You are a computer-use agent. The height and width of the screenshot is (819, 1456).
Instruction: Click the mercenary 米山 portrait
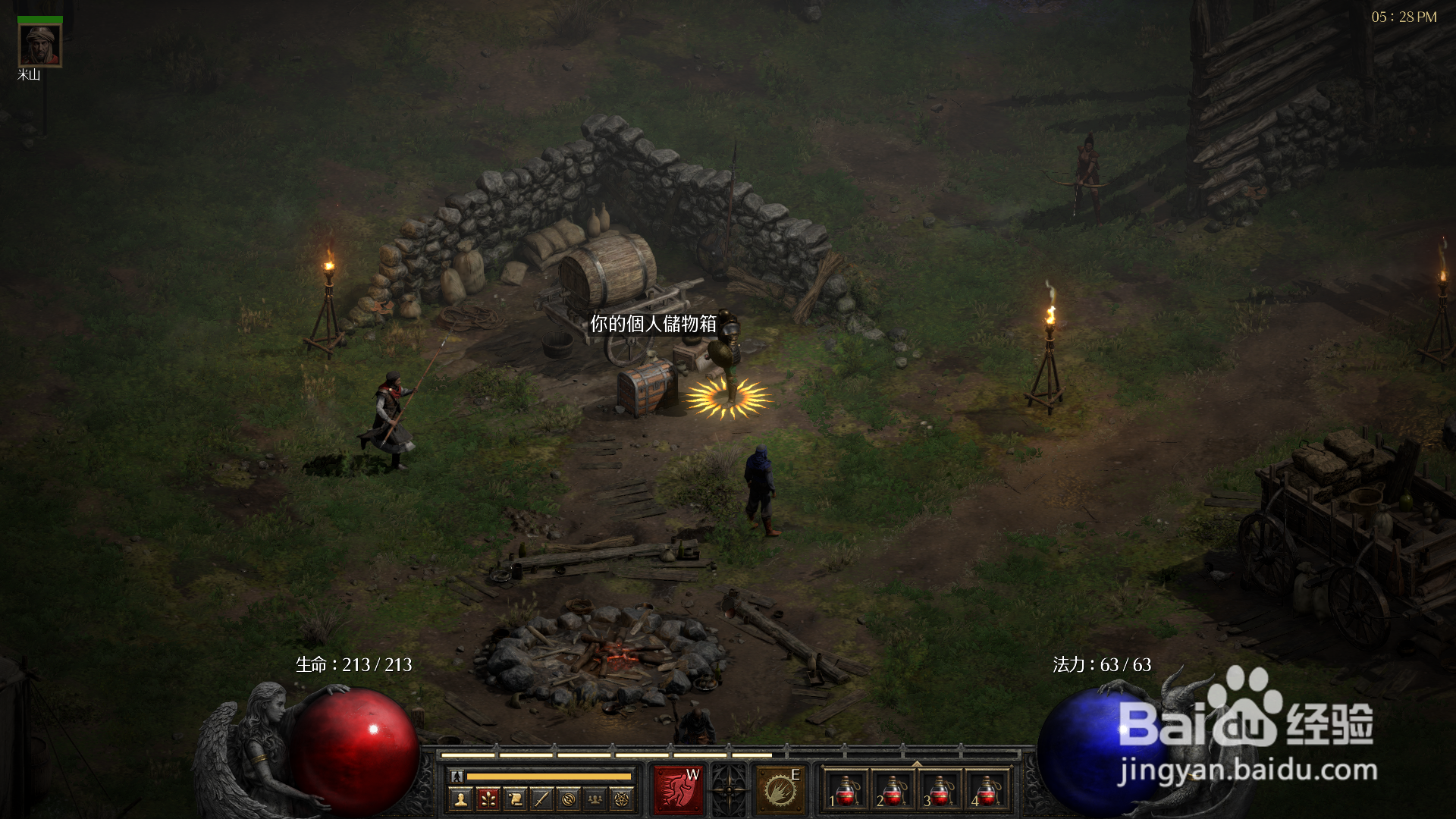(39, 45)
